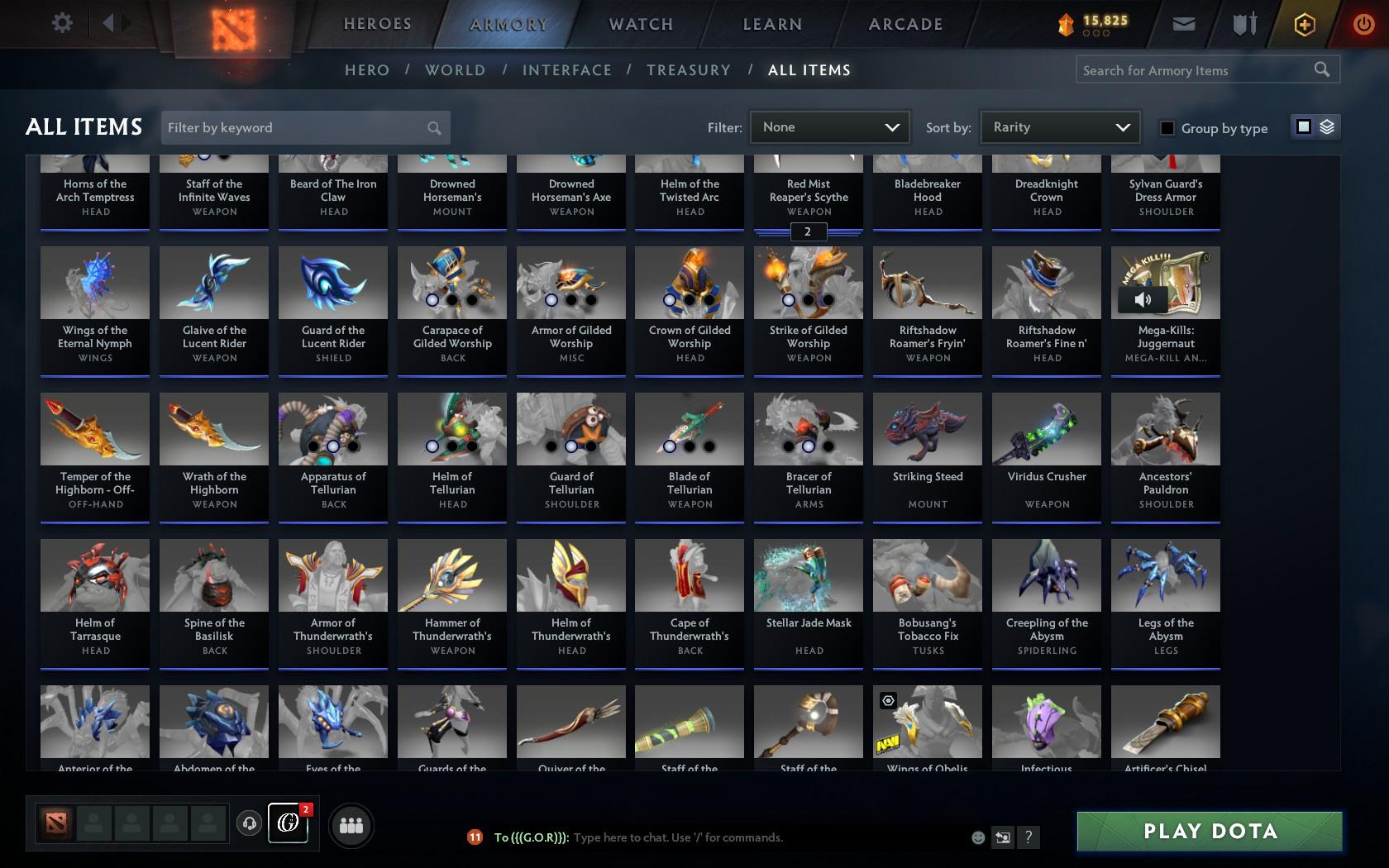This screenshot has height=868, width=1389.
Task: Open the HEROES menu
Action: 377,24
